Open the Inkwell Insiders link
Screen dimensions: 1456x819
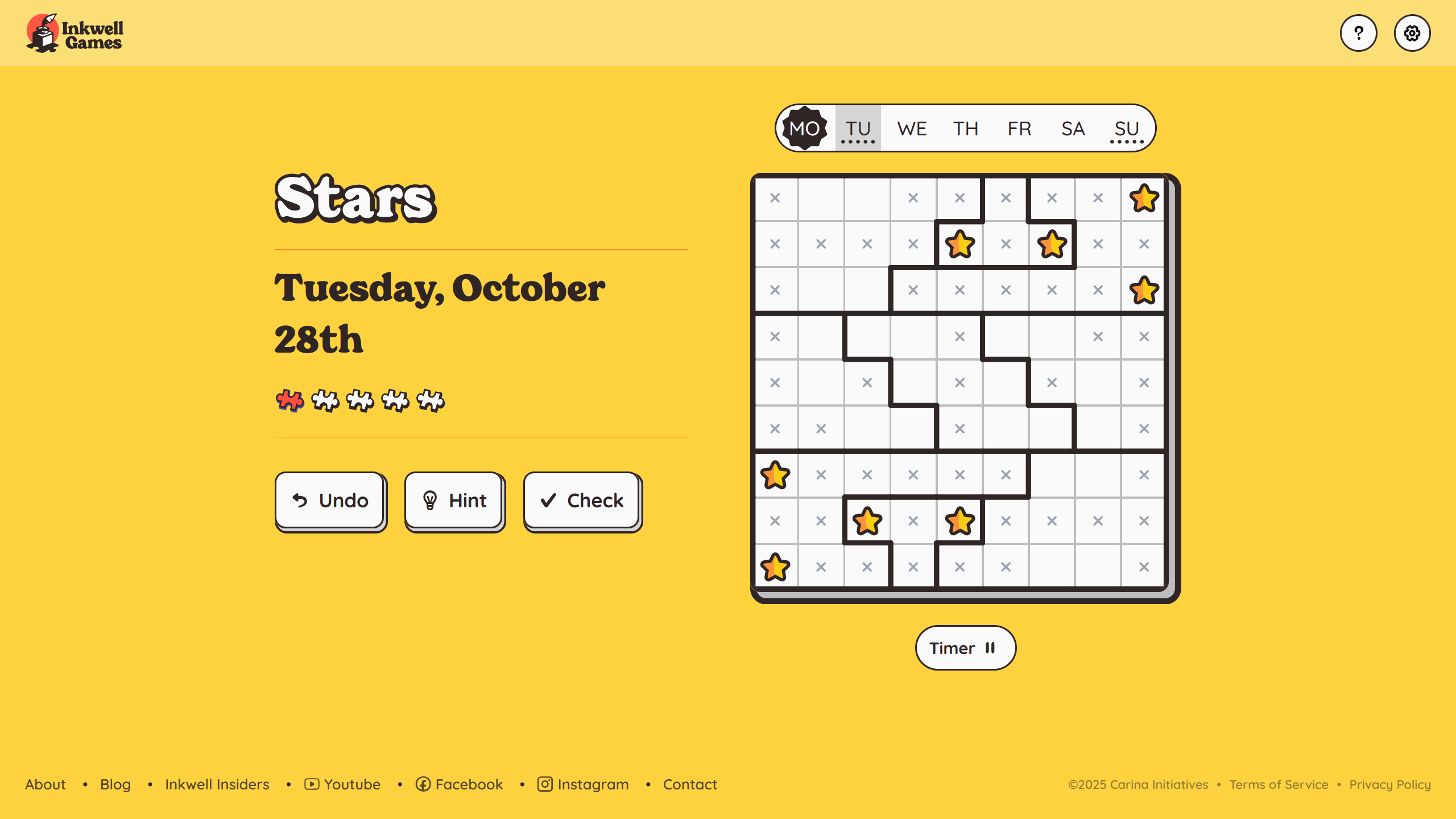pos(217,784)
